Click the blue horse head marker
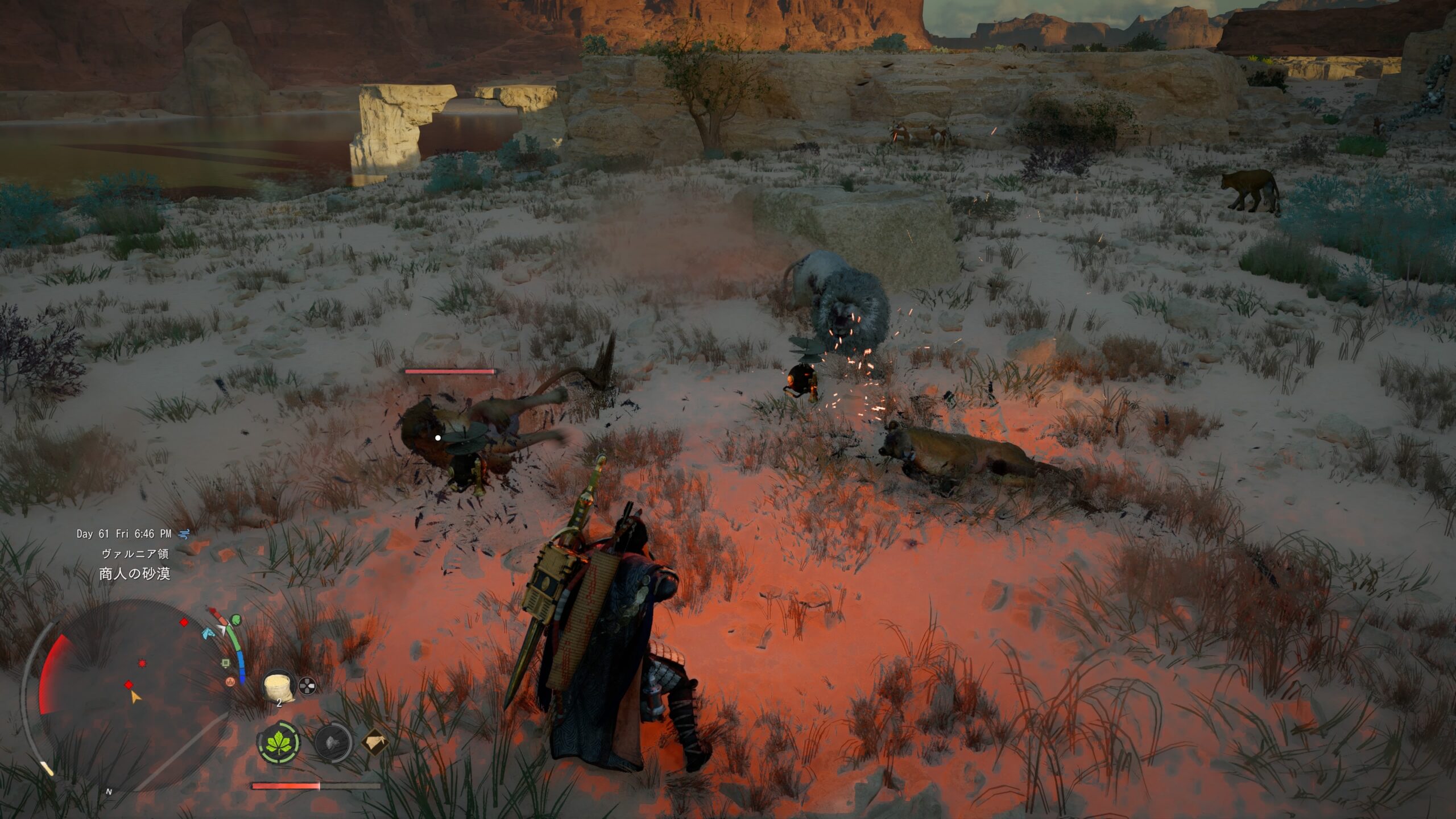 [x=208, y=632]
